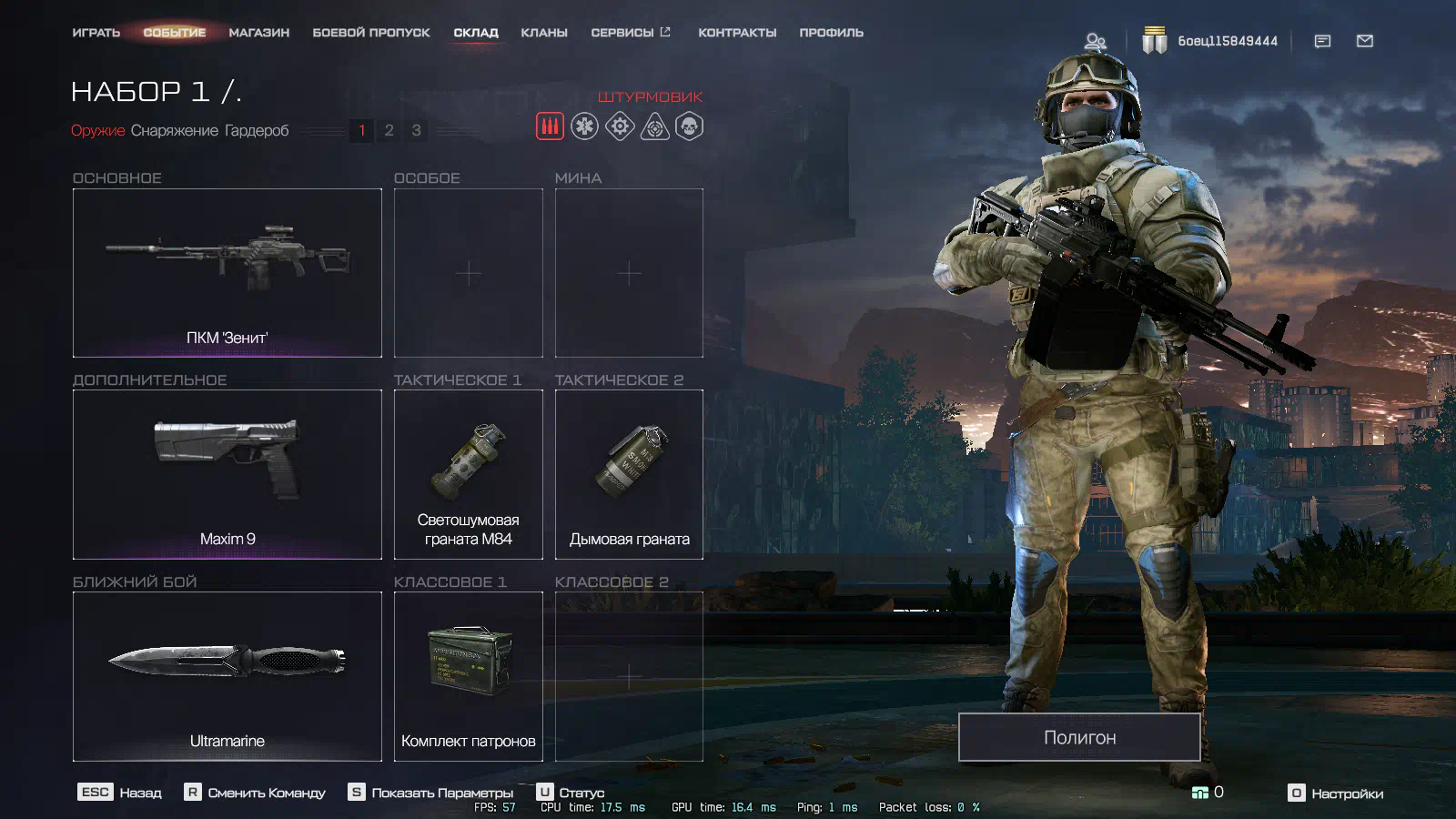Open the Ultramarine knife slot
This screenshot has width=1456, height=819.
pos(227,676)
